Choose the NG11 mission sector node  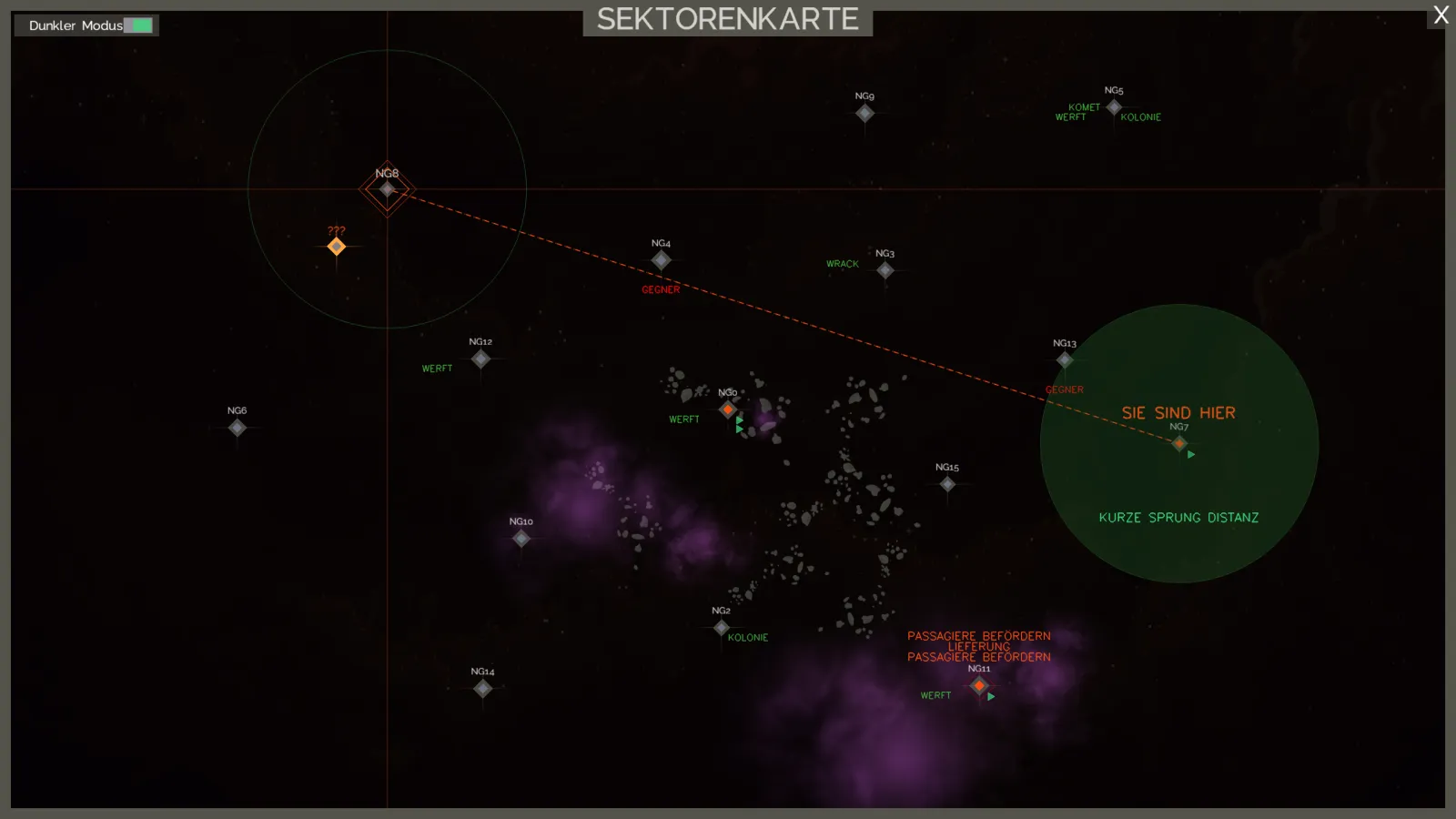(979, 685)
